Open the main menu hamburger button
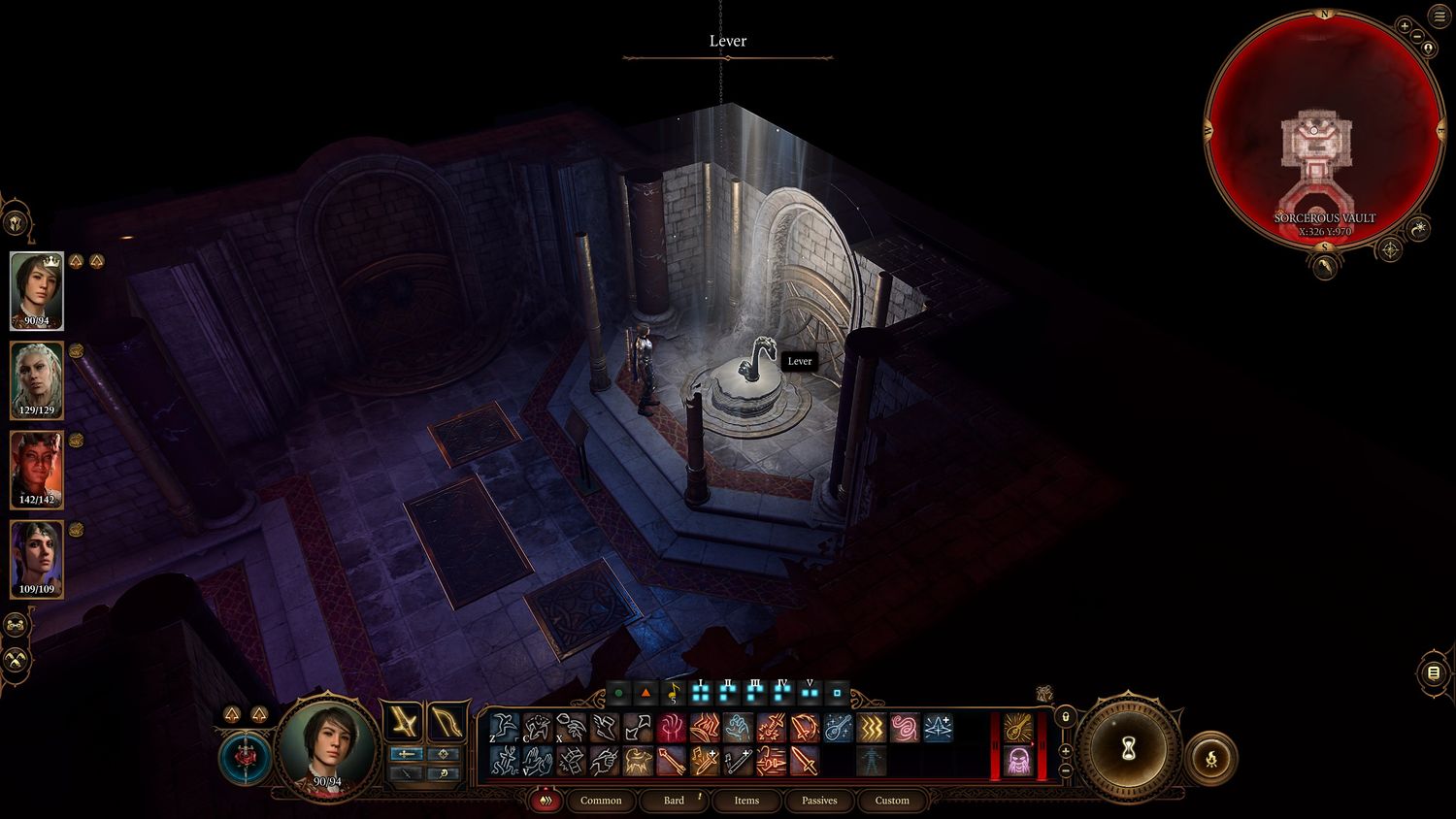The image size is (1456, 819). (1439, 16)
